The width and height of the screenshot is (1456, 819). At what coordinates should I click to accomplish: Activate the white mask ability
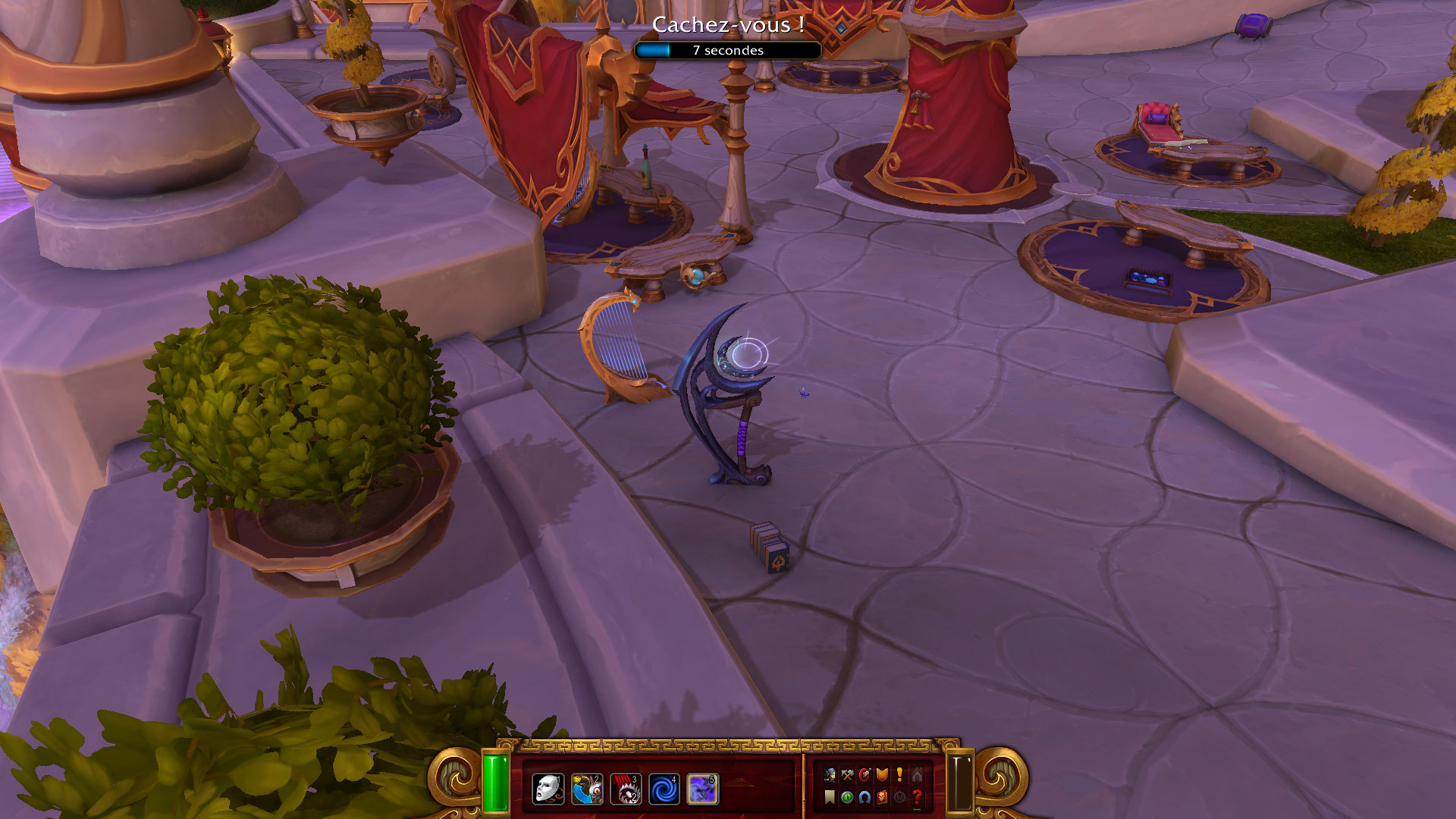point(548,789)
